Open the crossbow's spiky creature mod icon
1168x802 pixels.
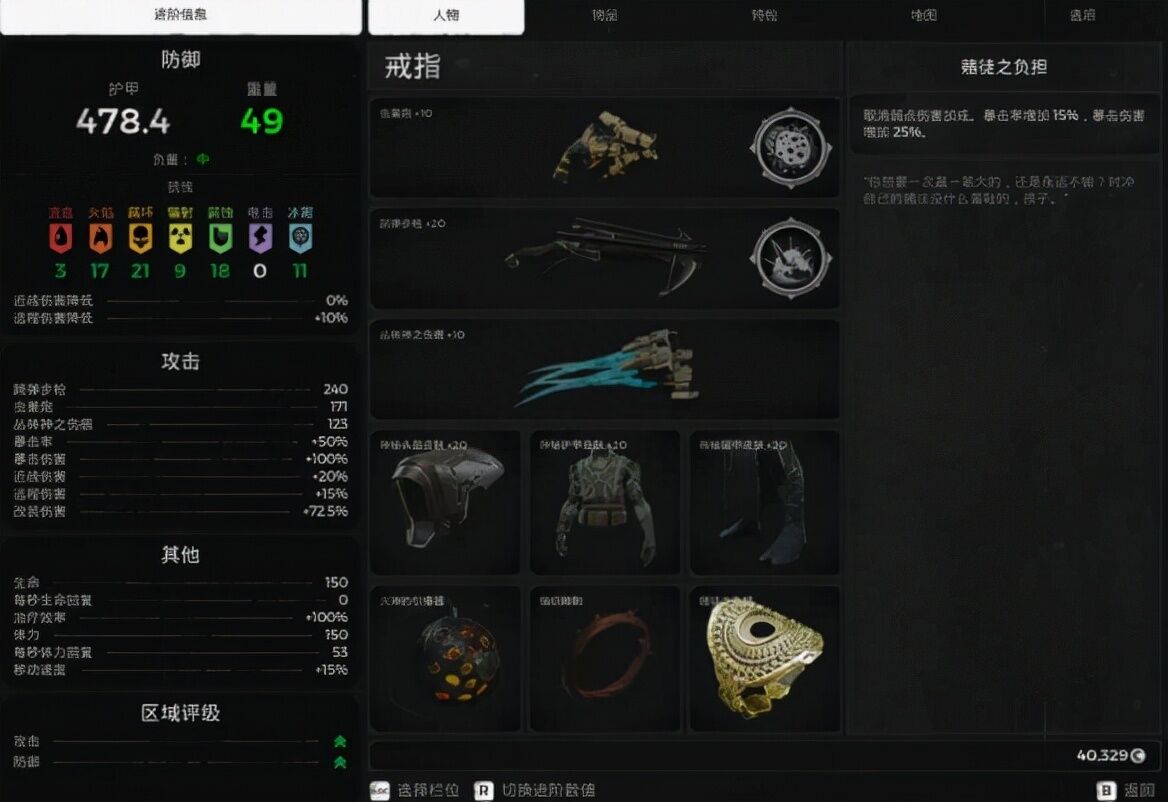789,258
